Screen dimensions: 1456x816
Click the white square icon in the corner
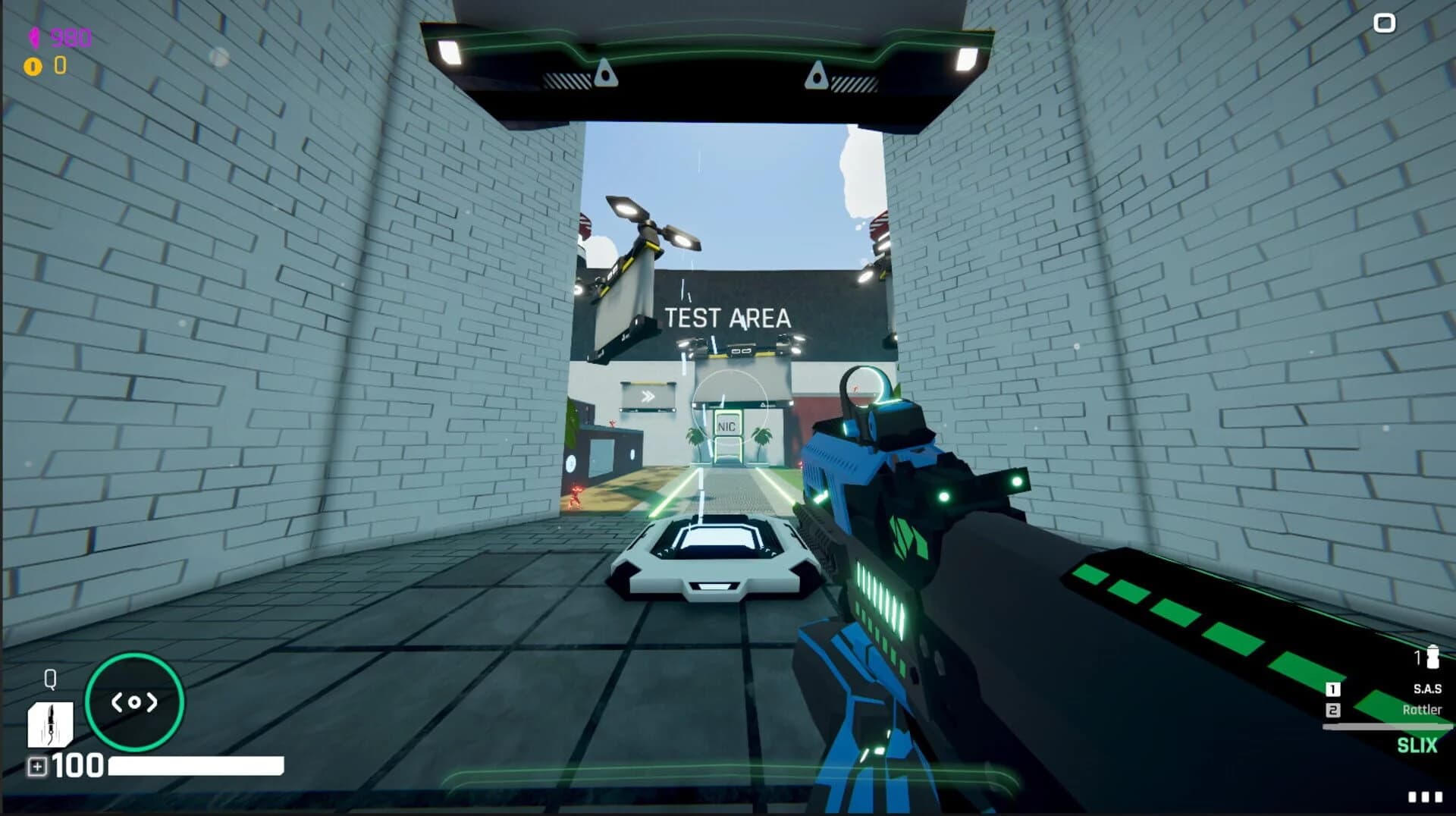pos(1384,24)
